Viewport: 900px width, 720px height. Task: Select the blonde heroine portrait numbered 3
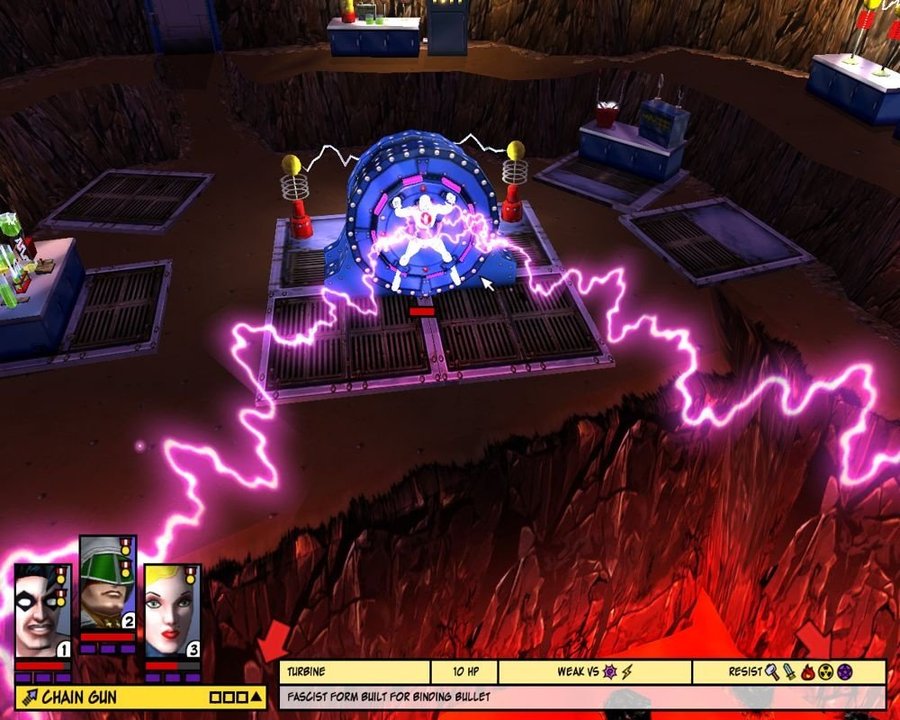tap(172, 611)
